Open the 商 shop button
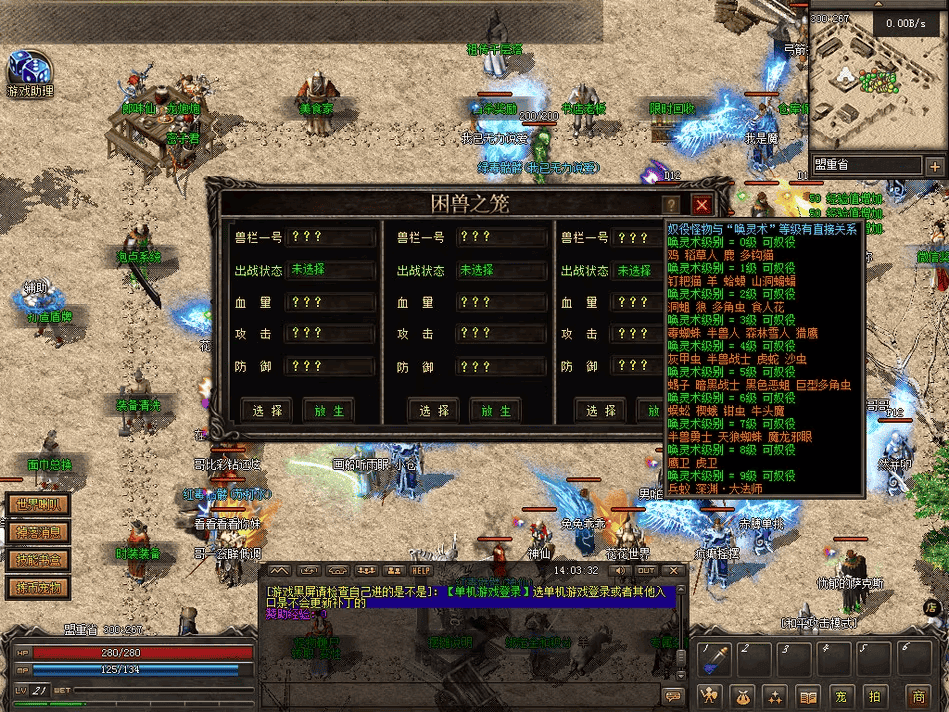The image size is (949, 712). click(x=917, y=695)
